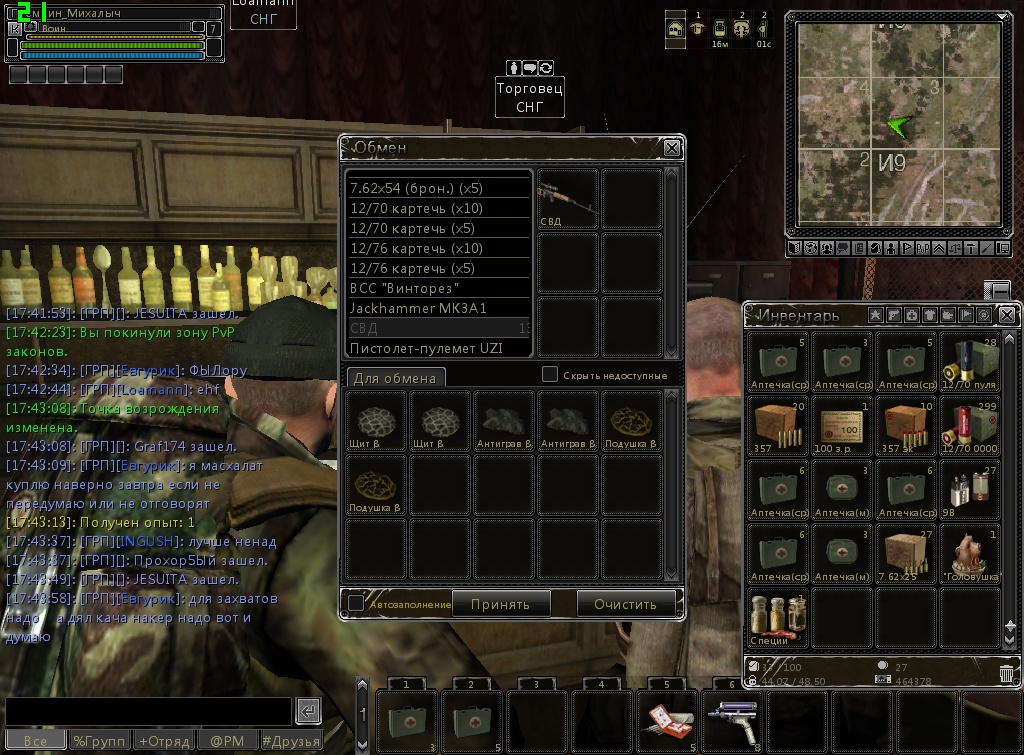Switch chat to the #Друзья tab
The height and width of the screenshot is (755, 1024).
(291, 741)
